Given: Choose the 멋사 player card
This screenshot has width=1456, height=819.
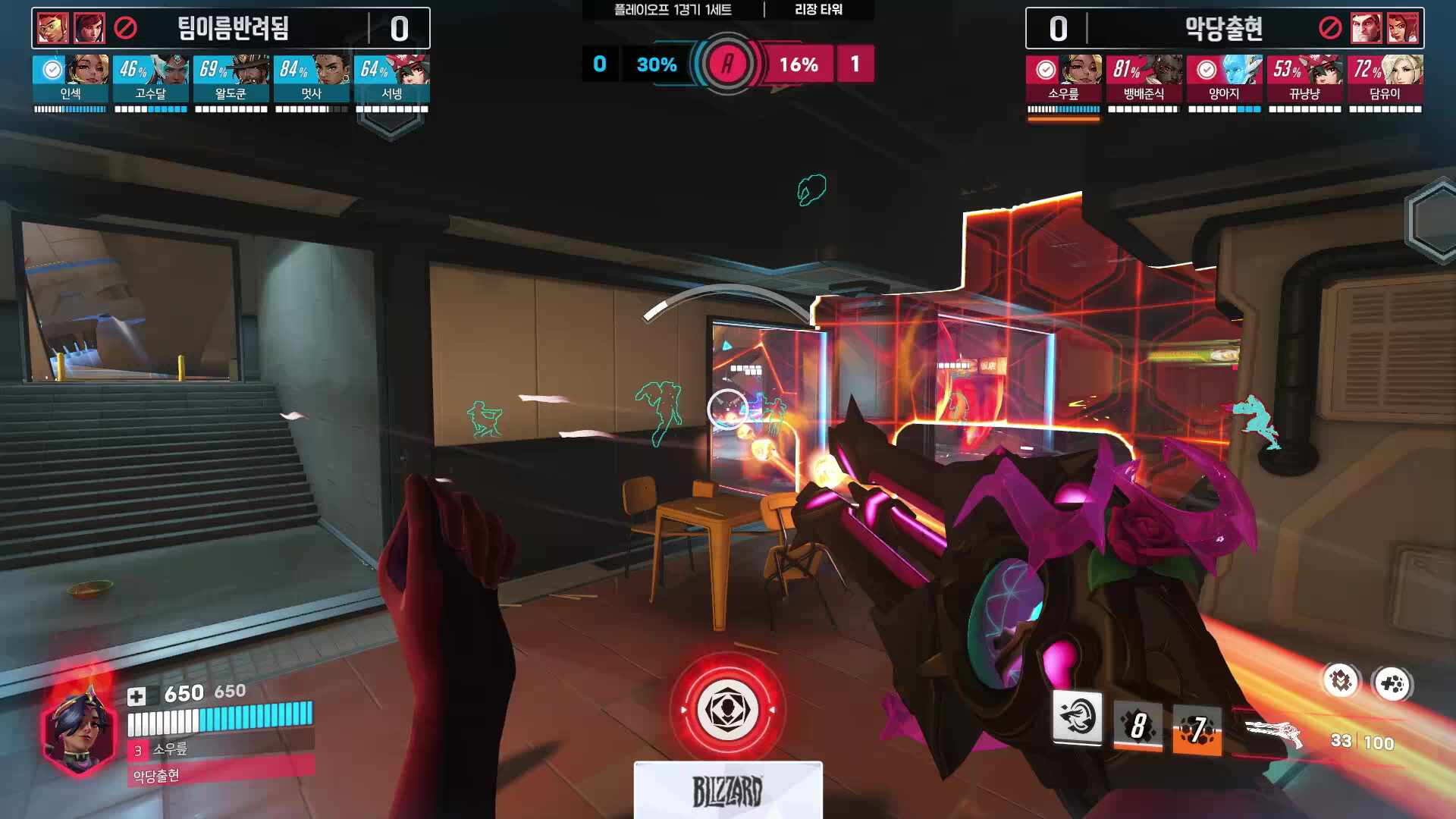Looking at the screenshot, I should 311,80.
